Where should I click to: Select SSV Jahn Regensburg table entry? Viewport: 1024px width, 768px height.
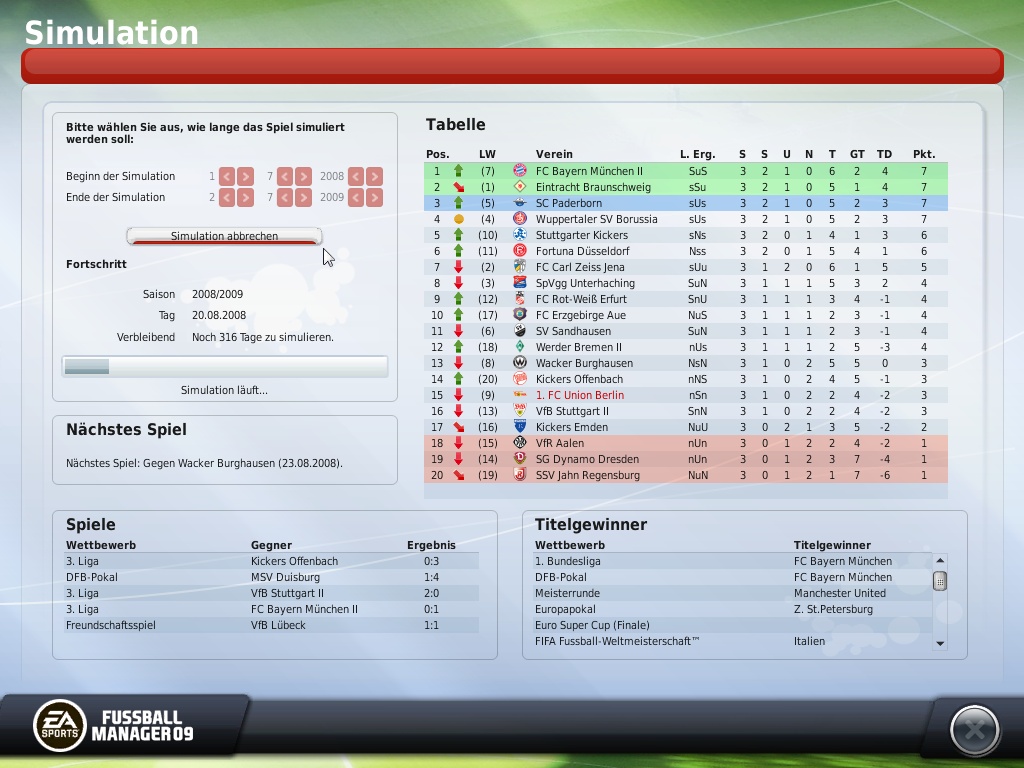tap(587, 475)
